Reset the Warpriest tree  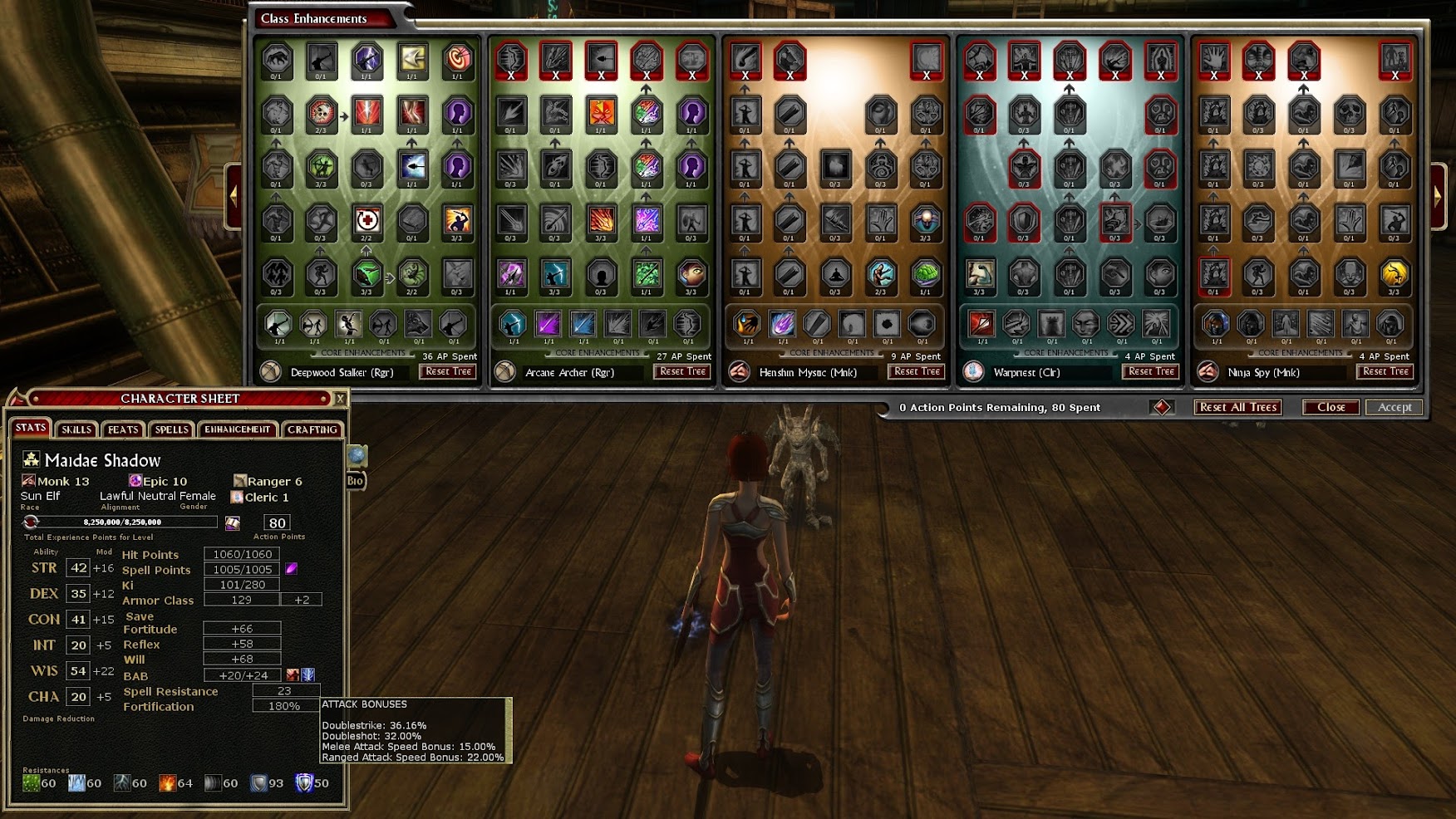pos(1152,372)
